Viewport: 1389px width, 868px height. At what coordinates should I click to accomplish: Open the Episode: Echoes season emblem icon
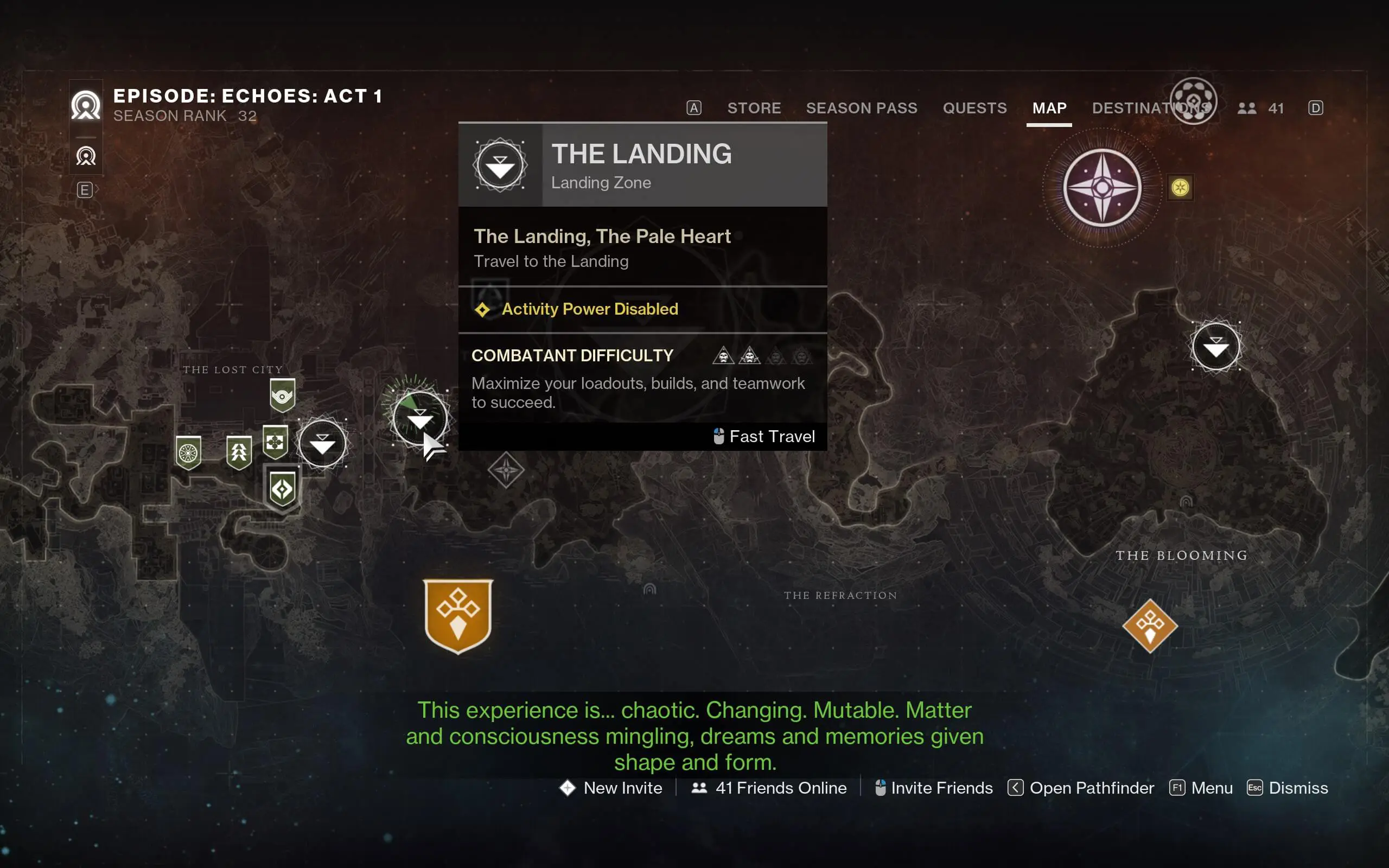tap(86, 105)
